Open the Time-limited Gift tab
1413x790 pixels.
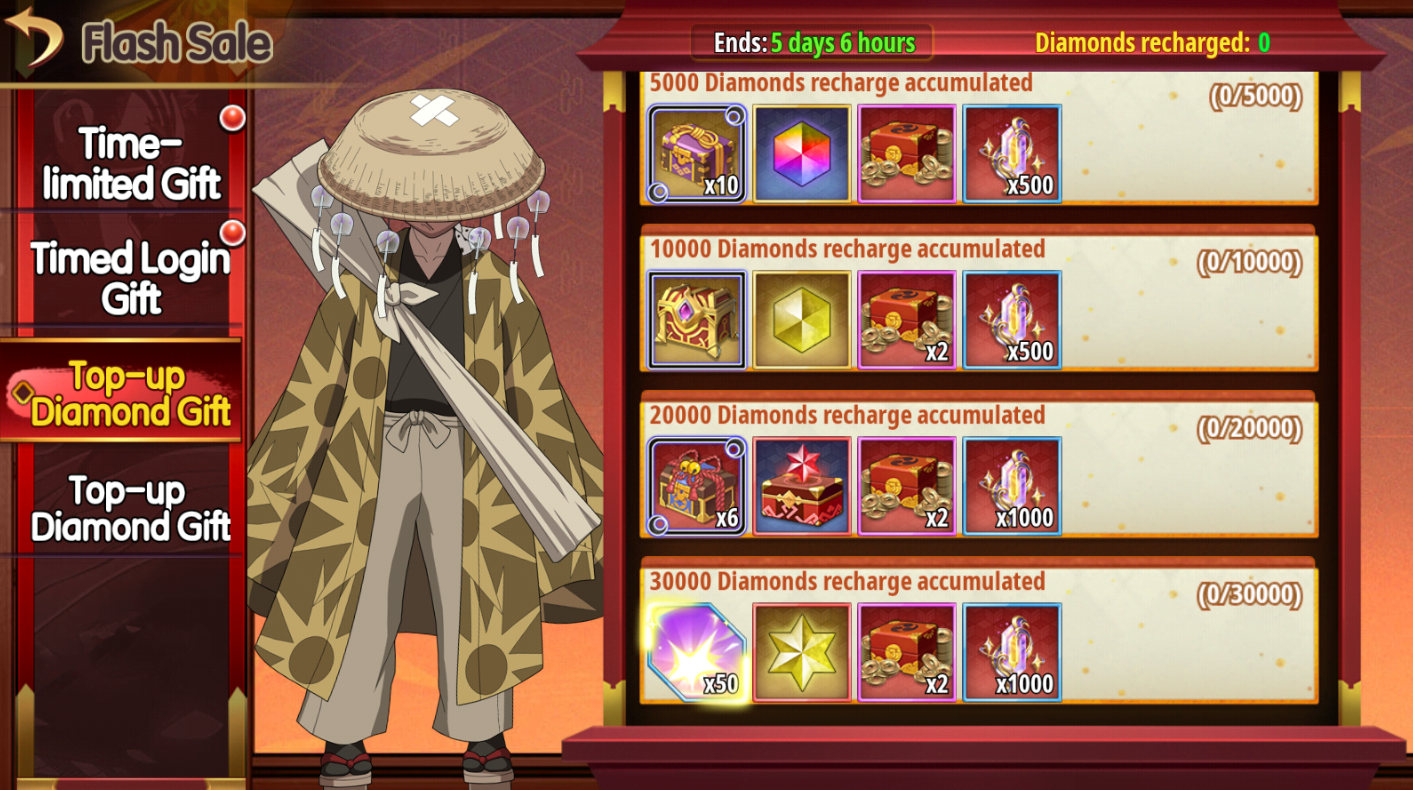click(130, 165)
